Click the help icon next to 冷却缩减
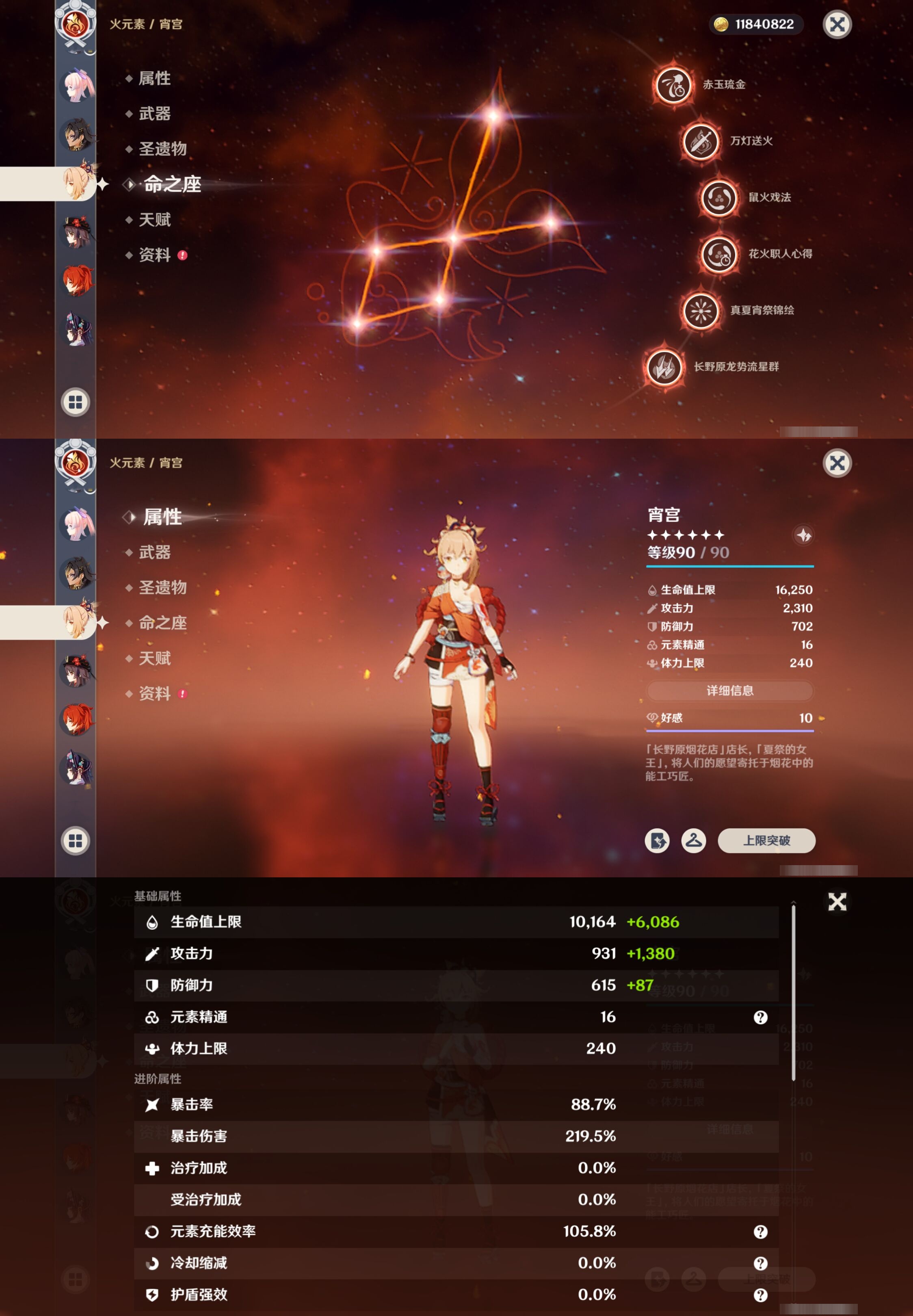Viewport: 913px width, 1316px height. point(760,1263)
